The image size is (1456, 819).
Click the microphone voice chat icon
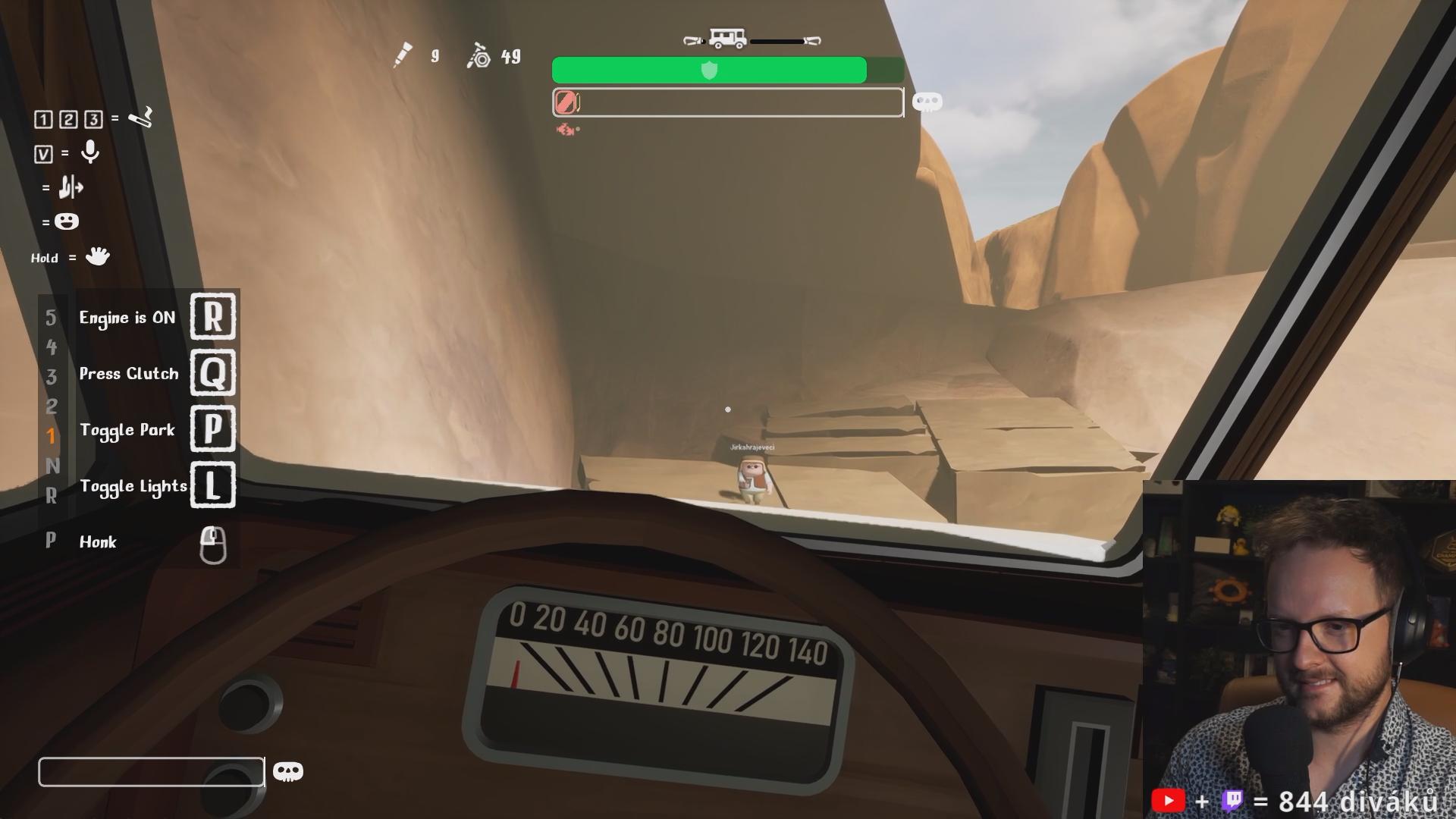point(90,152)
